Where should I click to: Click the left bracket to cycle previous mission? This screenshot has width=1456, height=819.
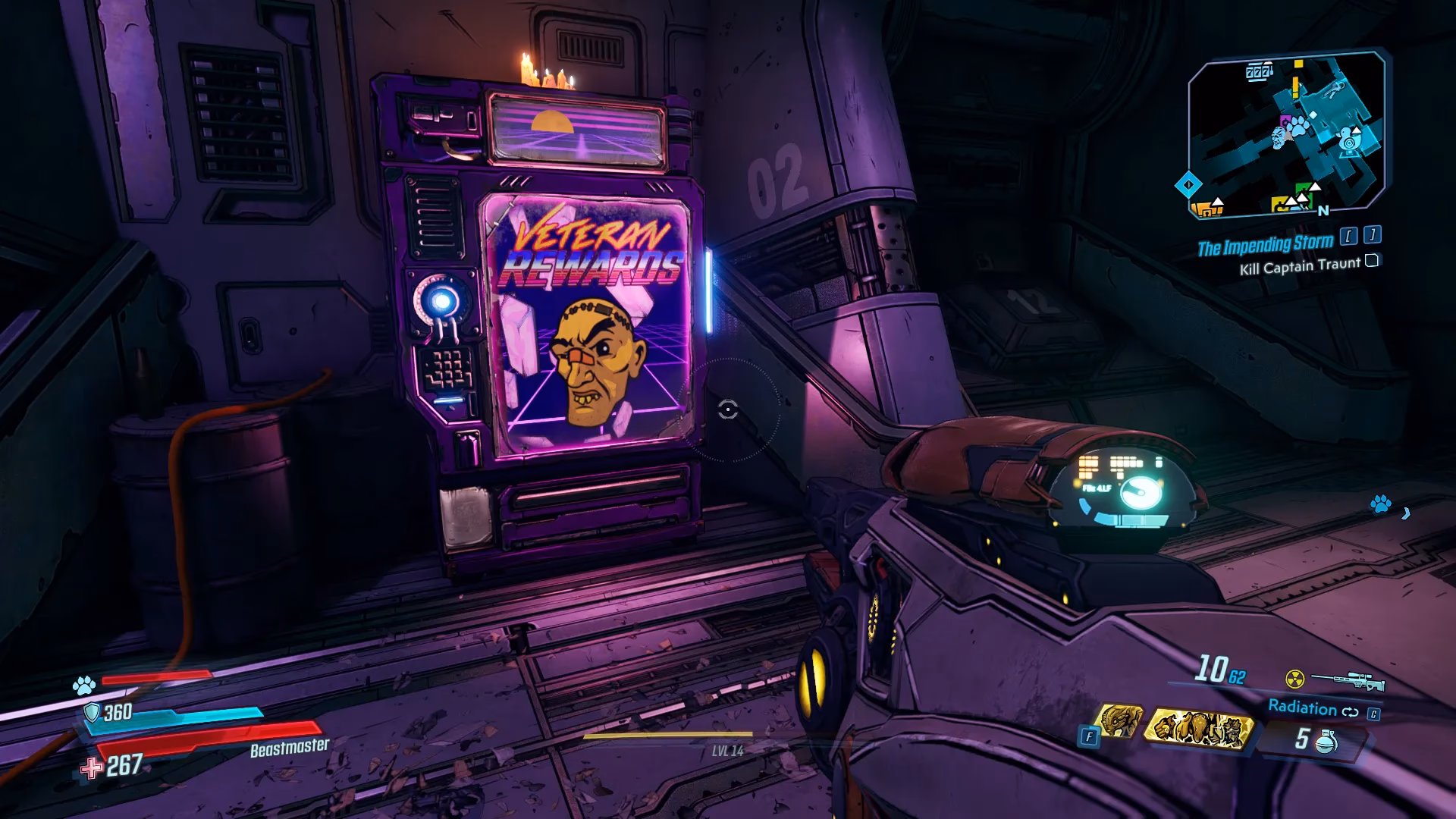1348,234
